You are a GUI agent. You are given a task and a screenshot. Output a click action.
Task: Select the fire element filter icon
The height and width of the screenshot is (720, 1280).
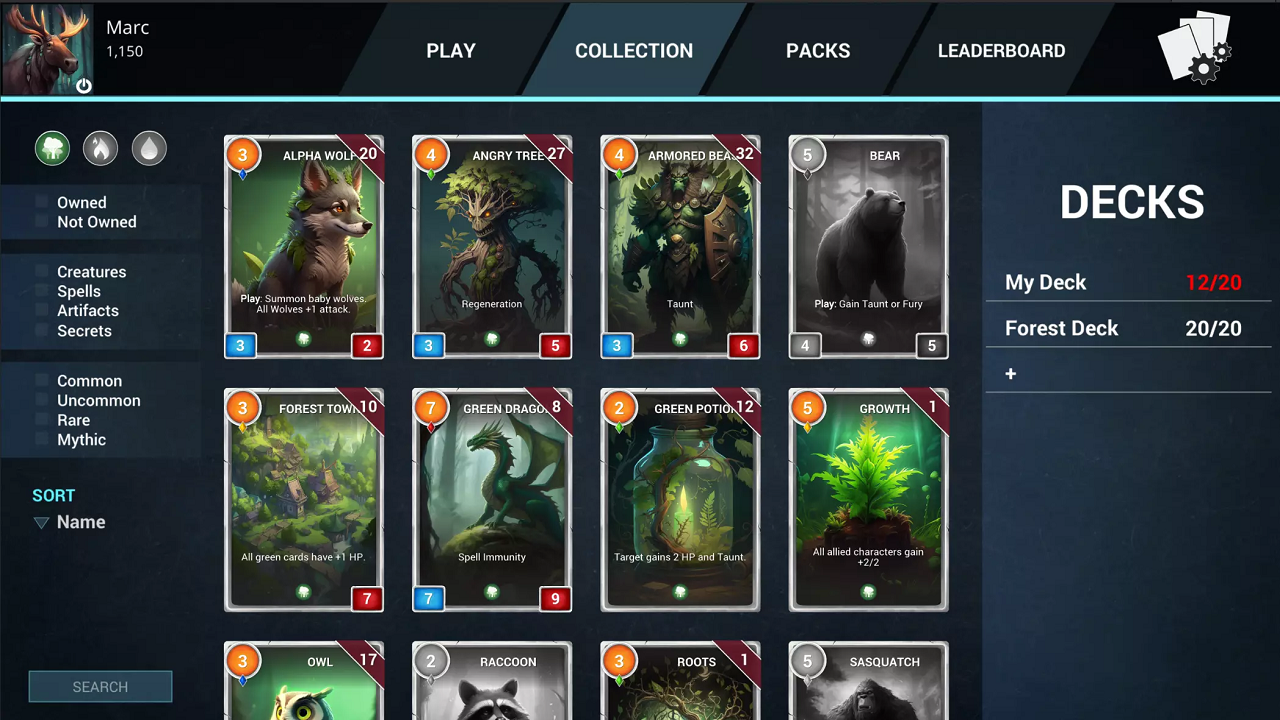(x=100, y=148)
